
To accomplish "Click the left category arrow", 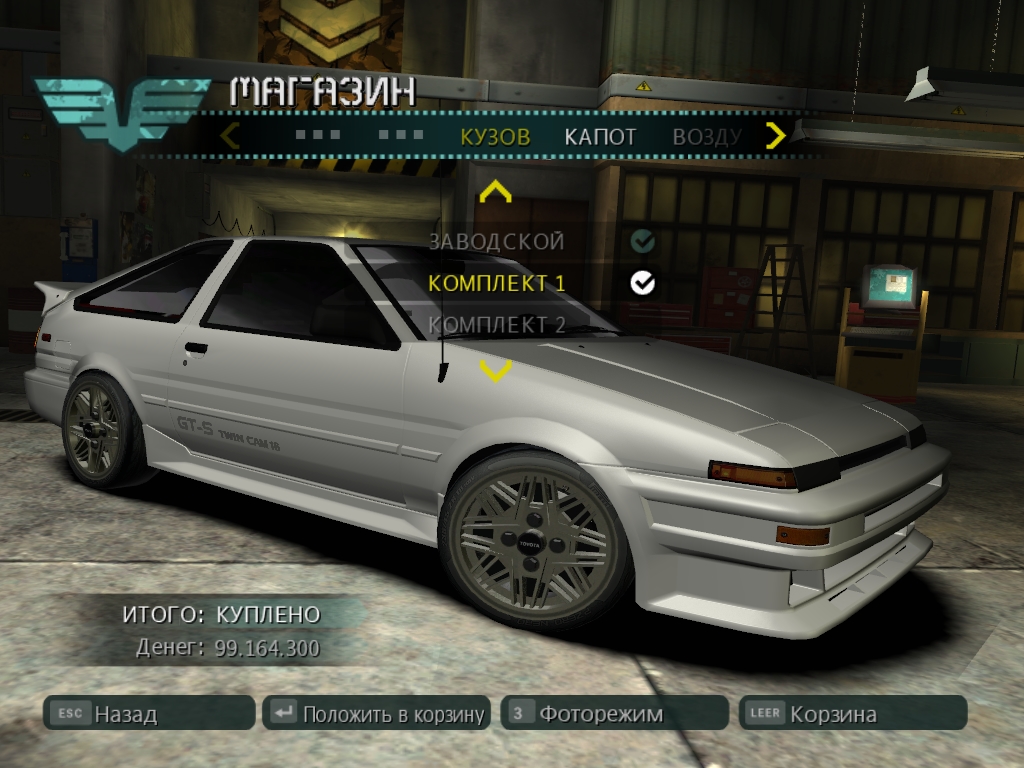I will (x=230, y=135).
